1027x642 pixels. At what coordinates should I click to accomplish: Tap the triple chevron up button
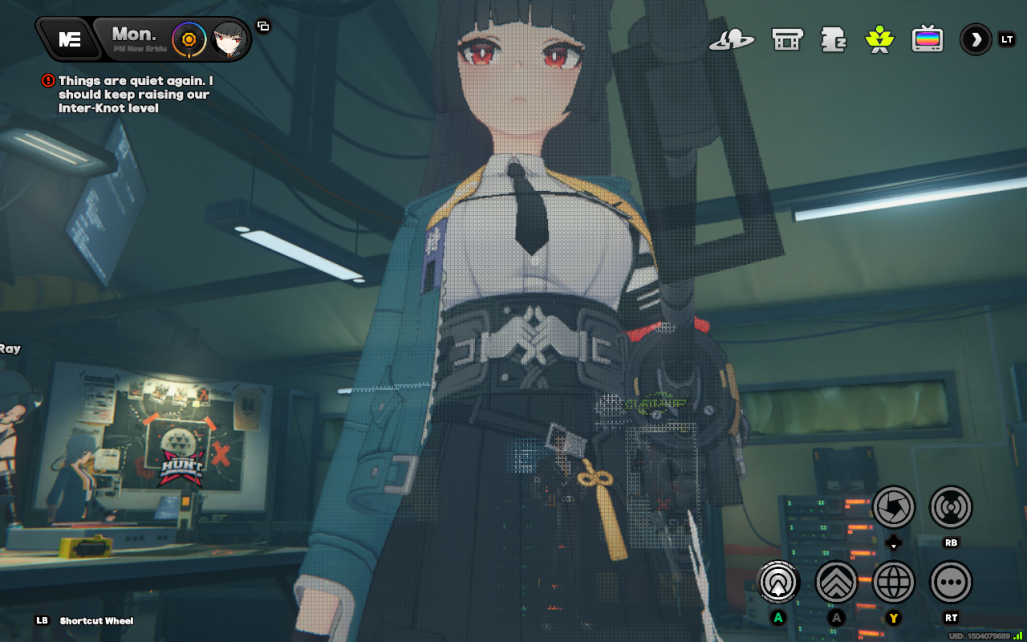click(x=836, y=581)
